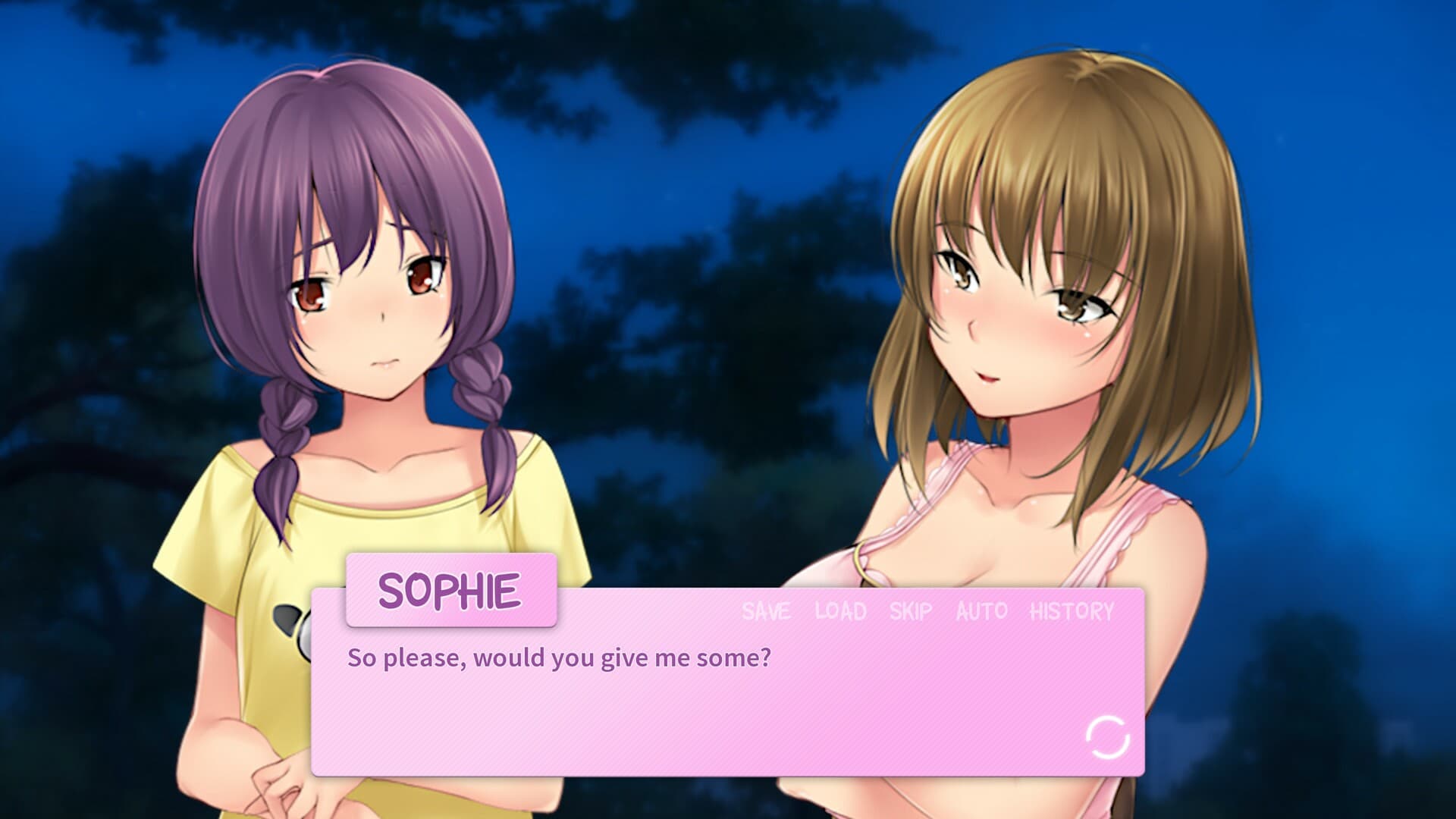Open the Load menu

(840, 611)
